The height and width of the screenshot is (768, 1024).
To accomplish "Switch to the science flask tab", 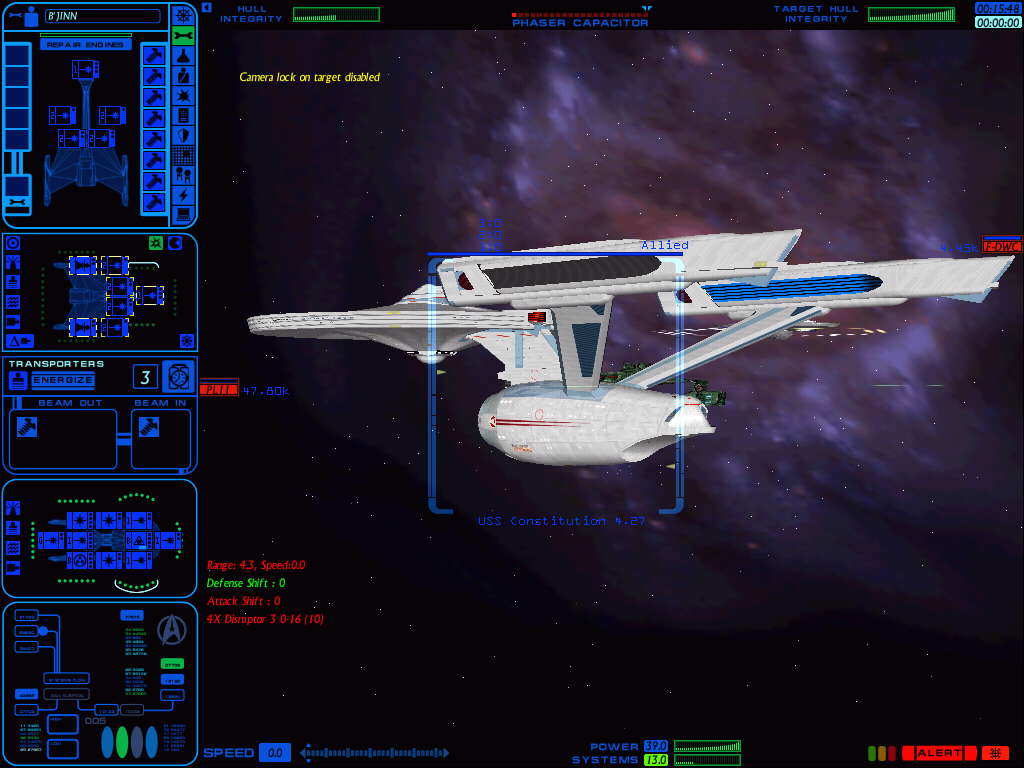I will click(x=183, y=55).
